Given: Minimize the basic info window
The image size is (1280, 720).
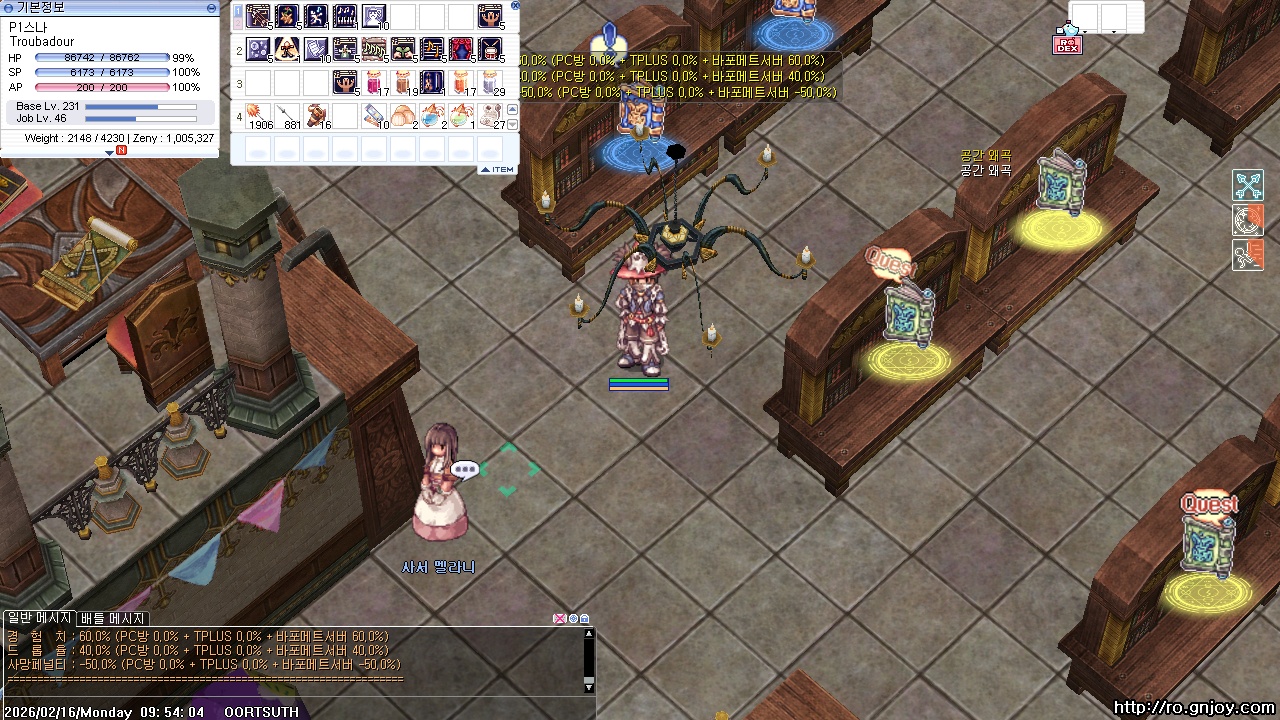Looking at the screenshot, I should [211, 7].
